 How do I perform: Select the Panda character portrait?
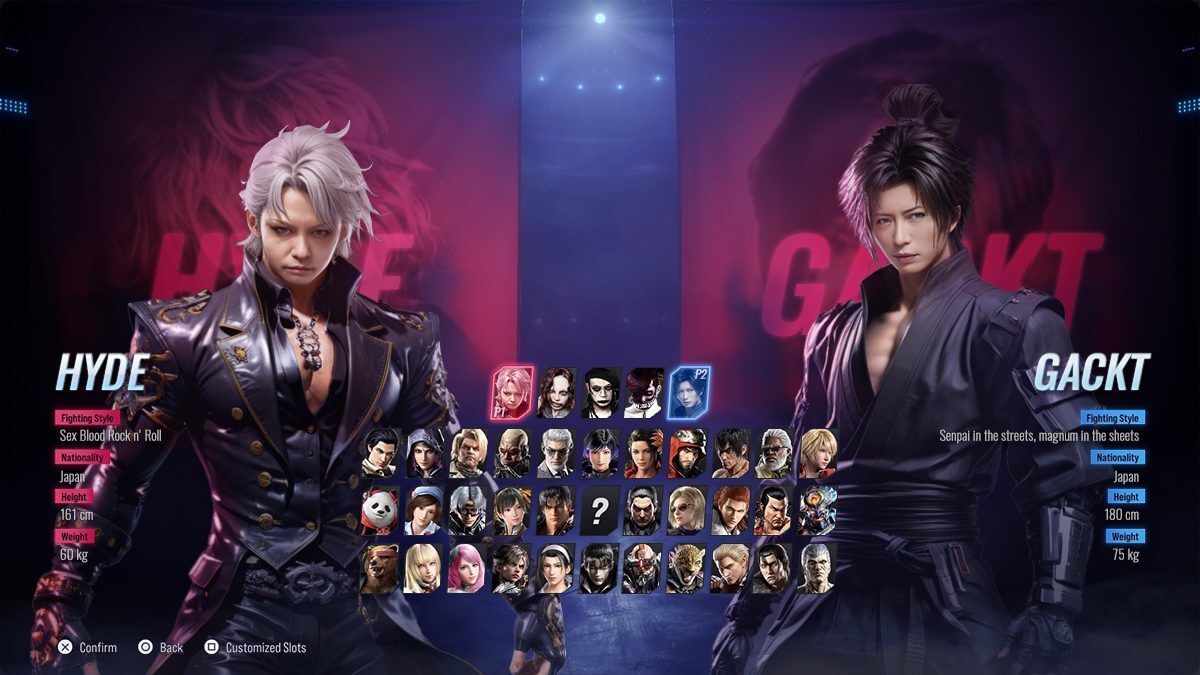point(380,511)
